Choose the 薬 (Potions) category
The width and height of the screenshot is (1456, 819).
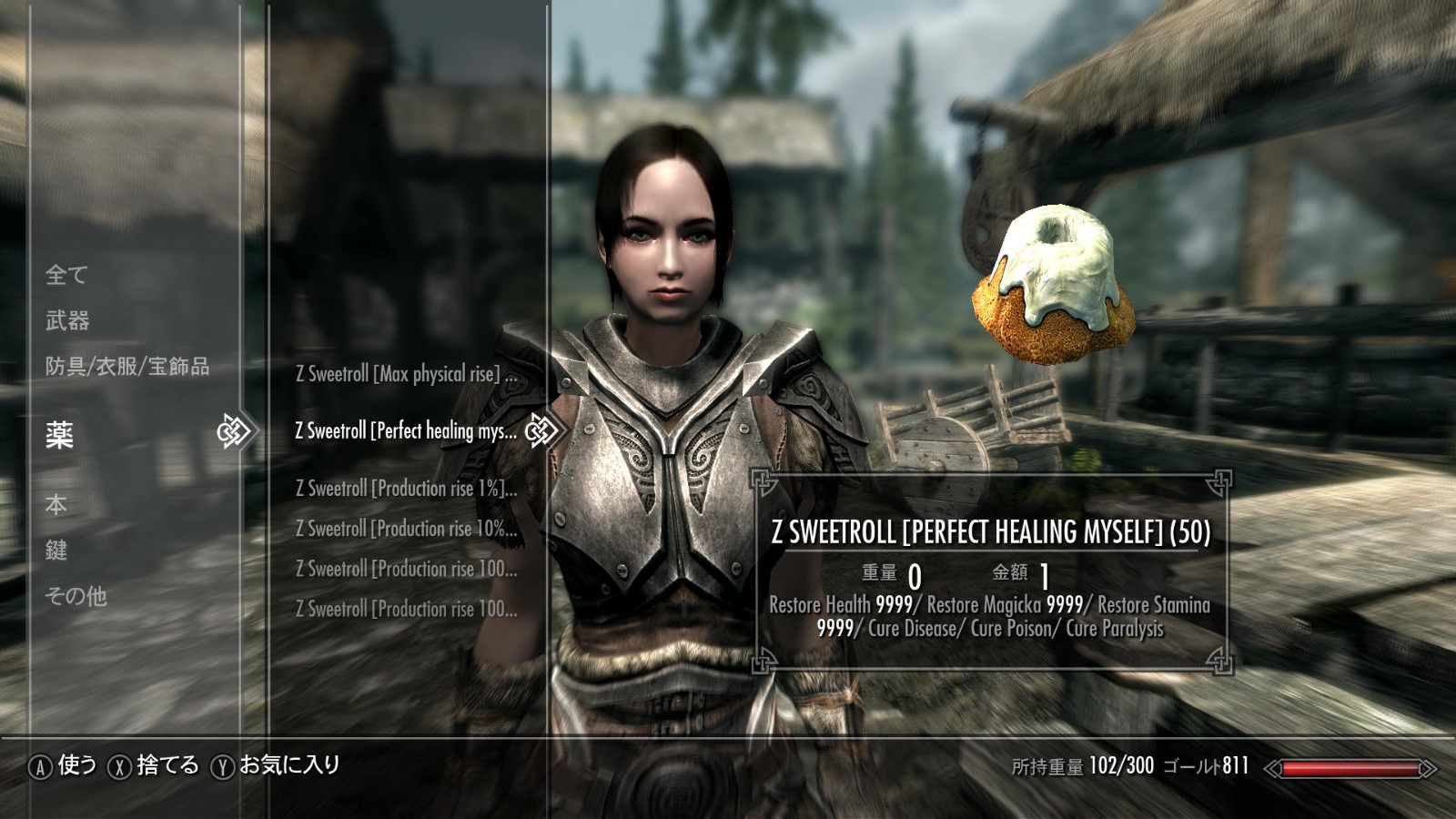coord(60,435)
